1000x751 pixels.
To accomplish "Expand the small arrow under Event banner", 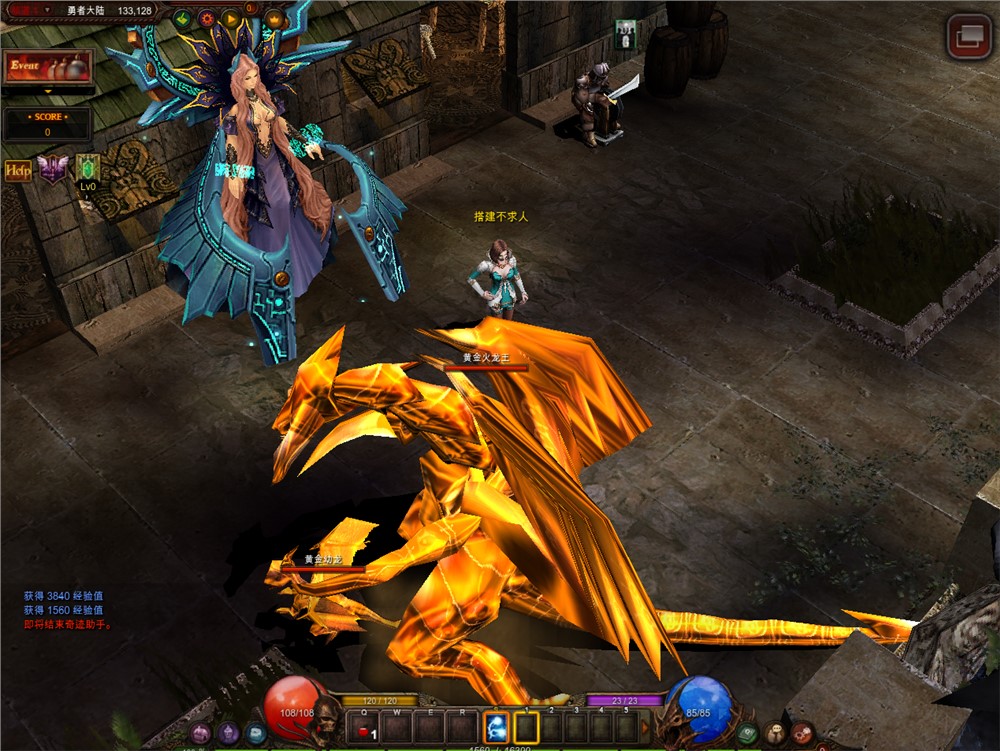I will [48, 90].
